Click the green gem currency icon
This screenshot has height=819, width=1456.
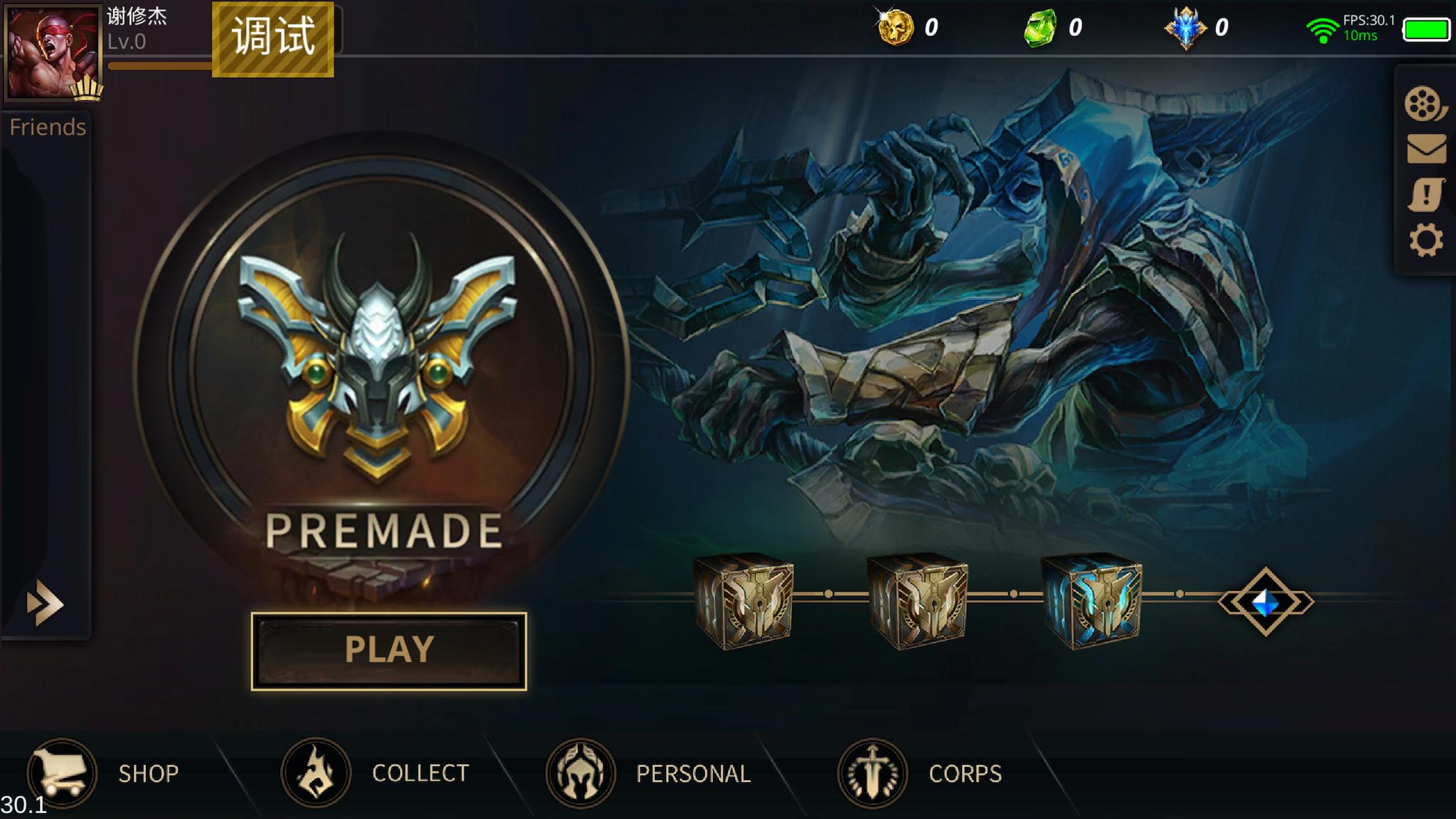(1040, 28)
